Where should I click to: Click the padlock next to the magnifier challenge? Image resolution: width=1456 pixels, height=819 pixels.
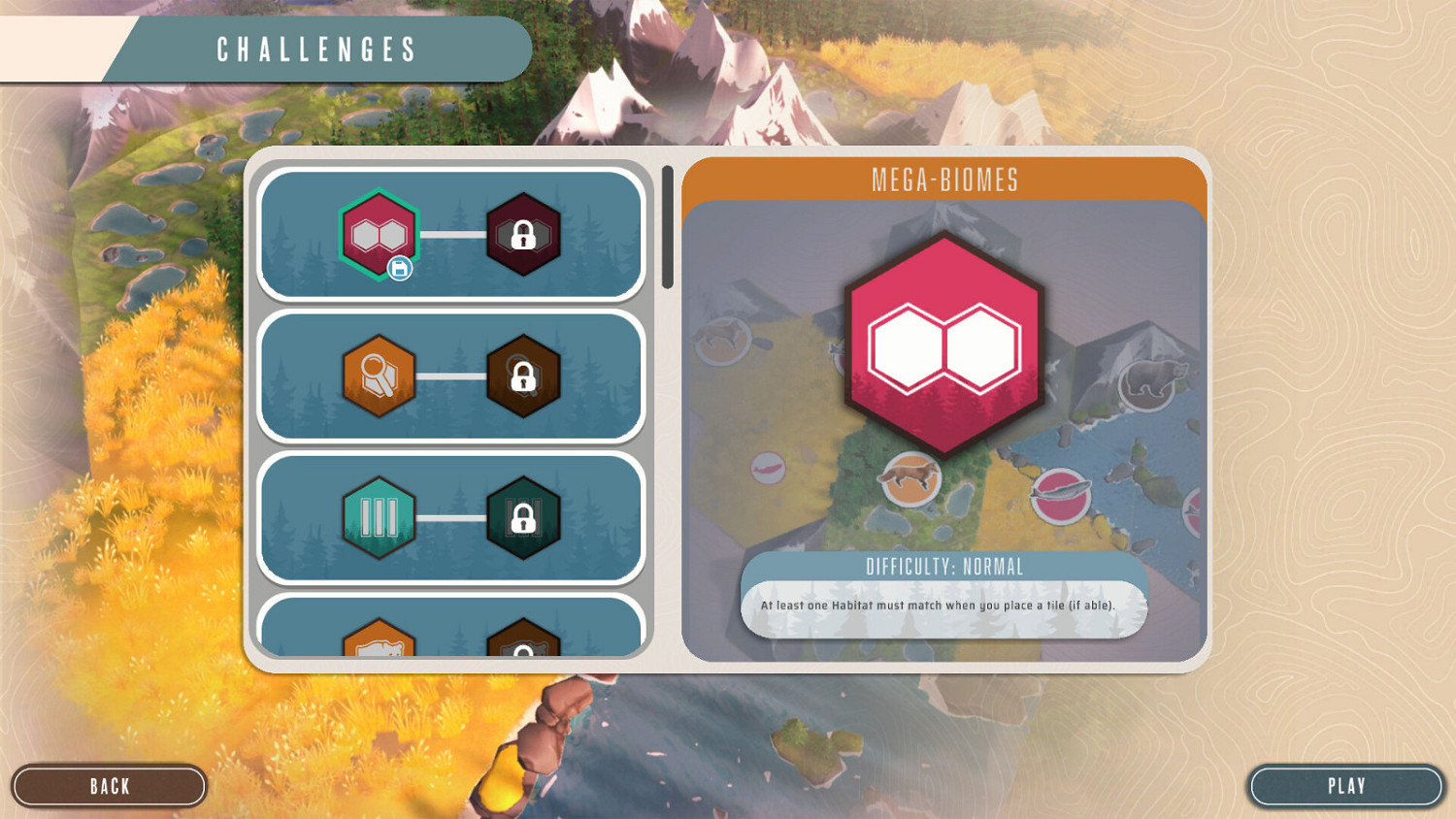pyautogui.click(x=524, y=376)
